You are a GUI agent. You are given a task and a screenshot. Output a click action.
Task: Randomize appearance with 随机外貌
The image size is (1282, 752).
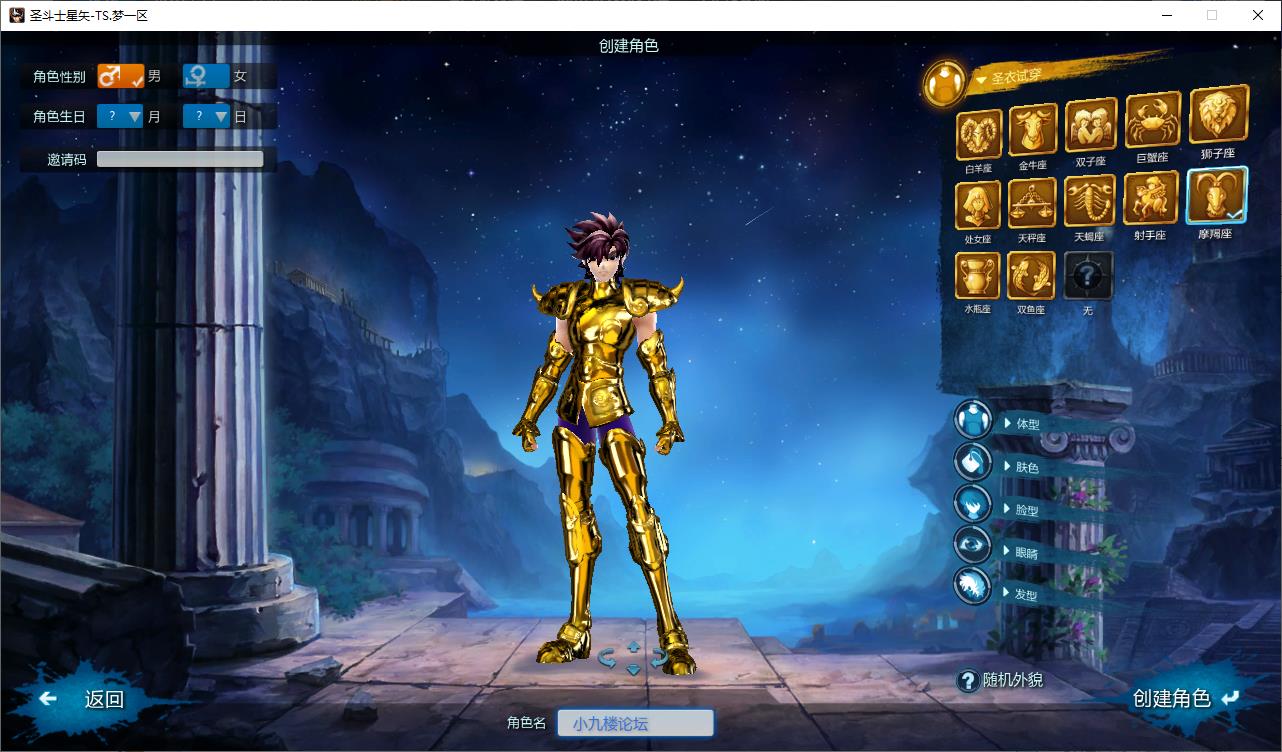pyautogui.click(x=1001, y=680)
